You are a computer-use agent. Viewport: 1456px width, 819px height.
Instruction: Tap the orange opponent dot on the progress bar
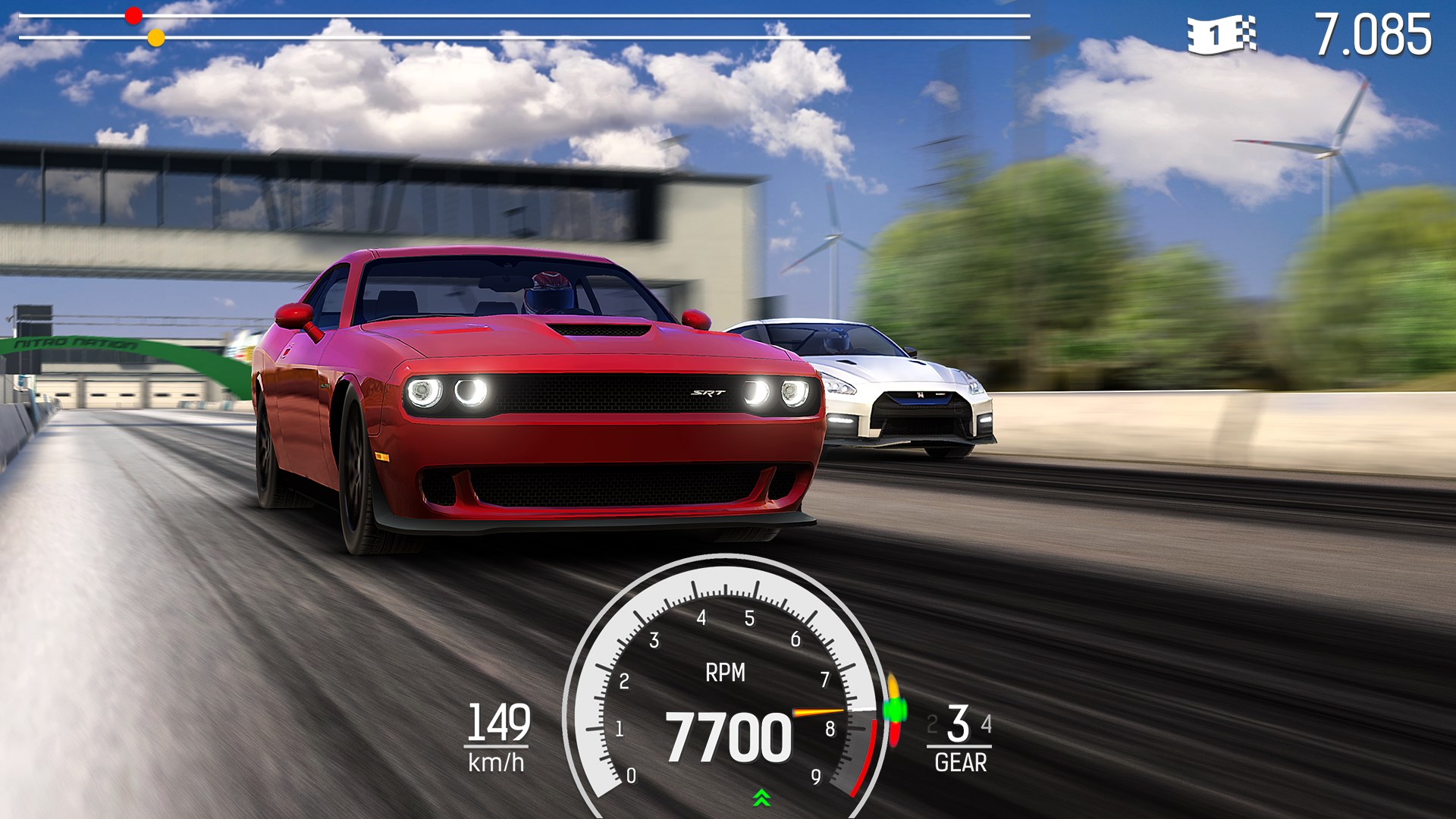click(x=157, y=36)
